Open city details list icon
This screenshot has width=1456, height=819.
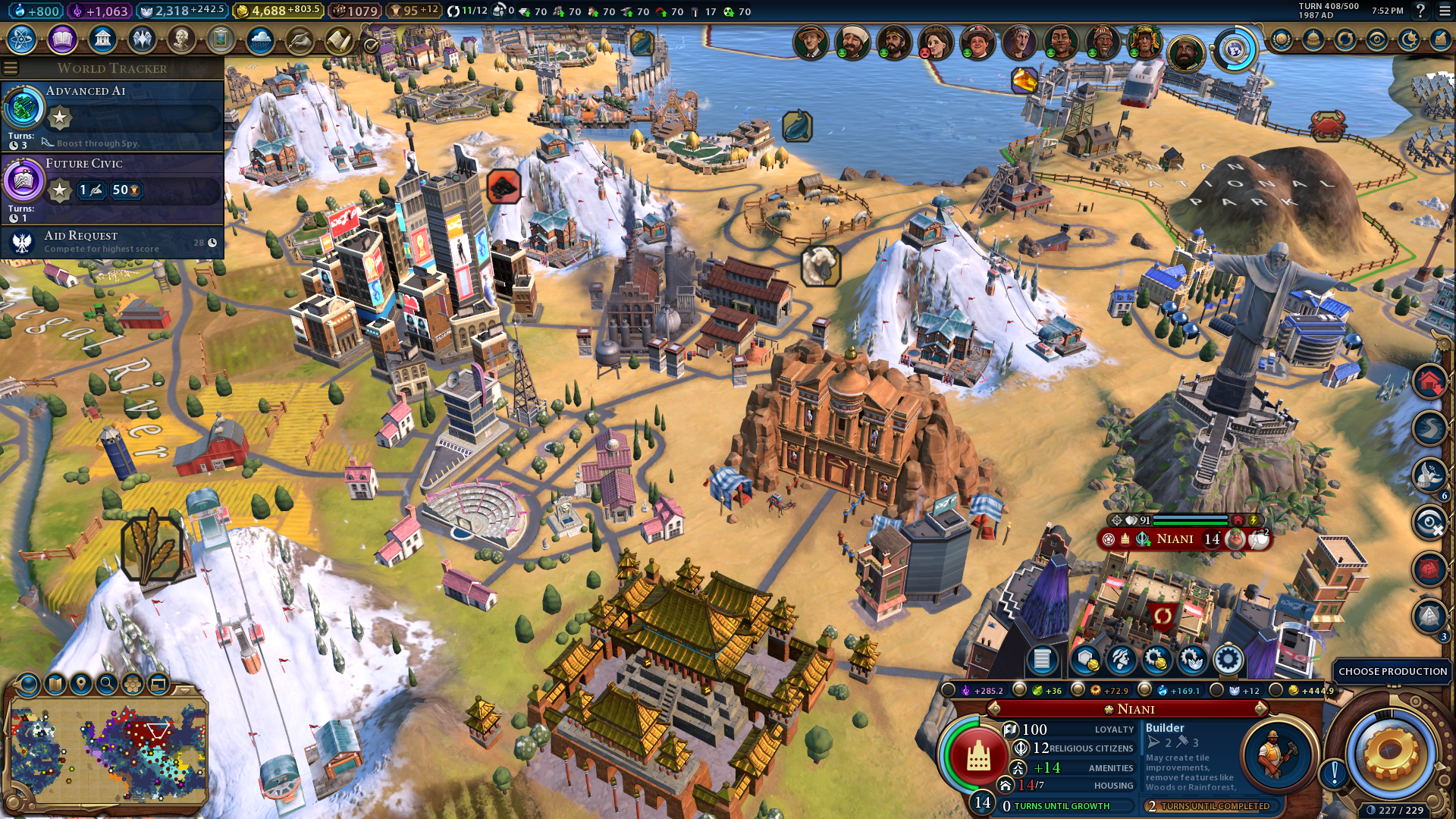point(1042,660)
